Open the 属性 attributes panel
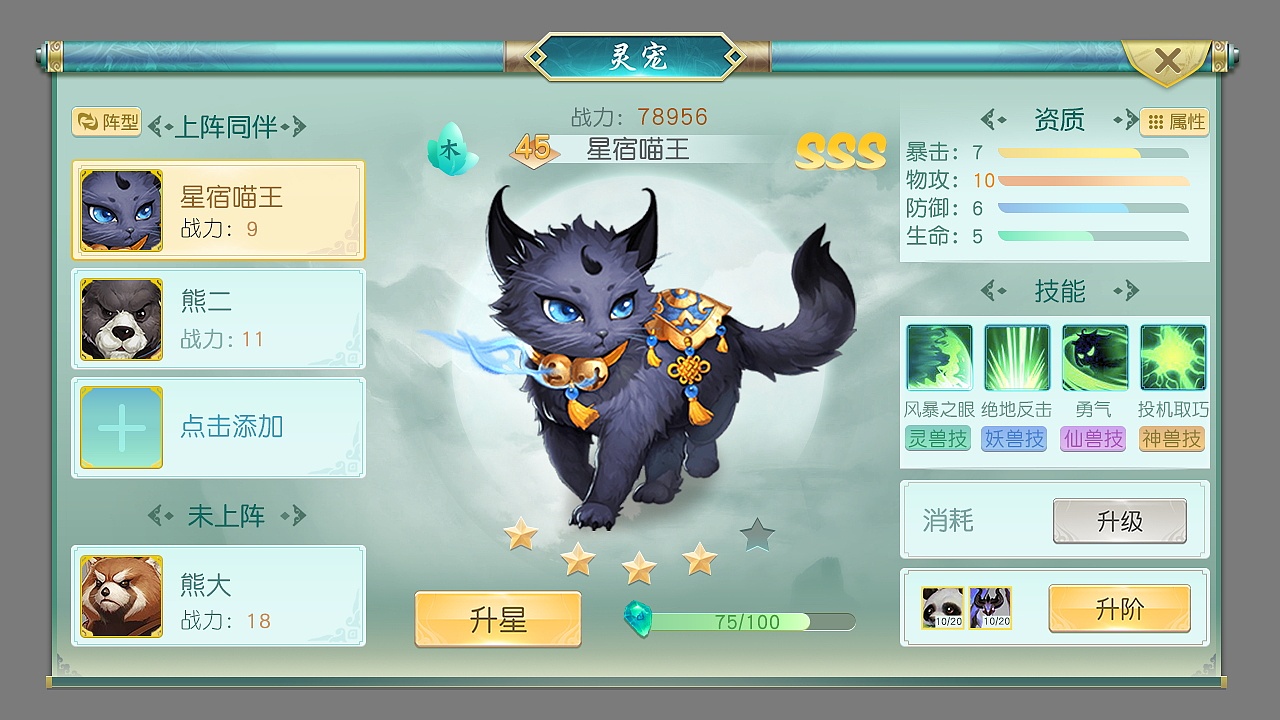The image size is (1280, 720). point(1172,122)
